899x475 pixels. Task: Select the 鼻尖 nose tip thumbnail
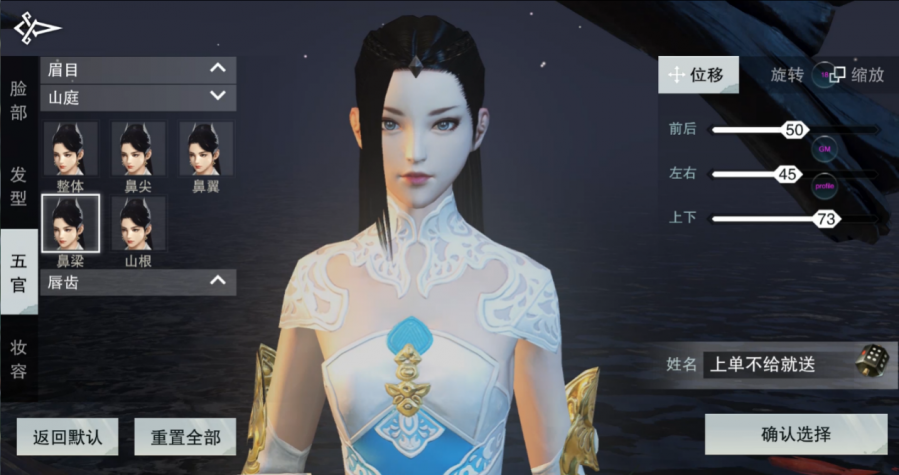(x=138, y=150)
